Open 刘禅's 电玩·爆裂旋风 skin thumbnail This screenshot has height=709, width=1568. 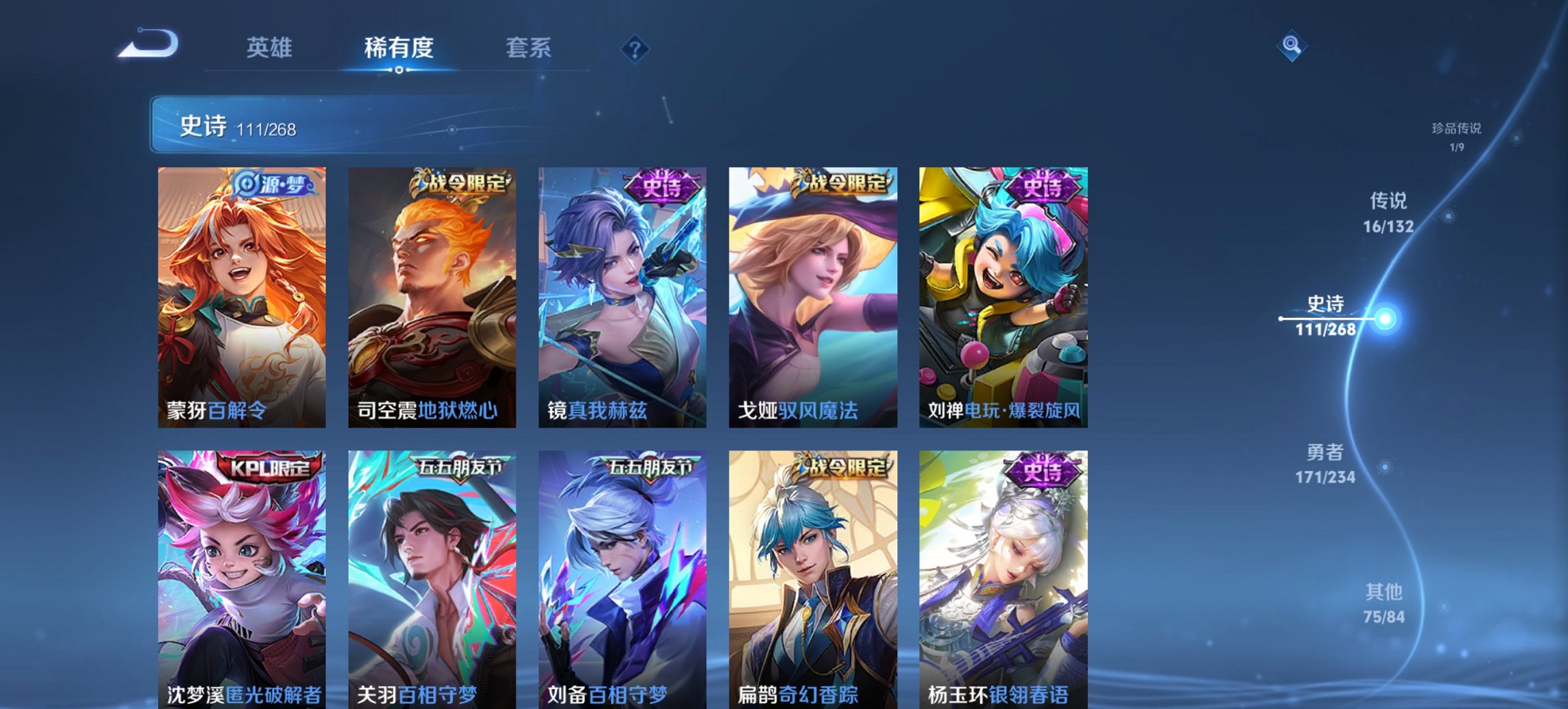tap(1003, 294)
